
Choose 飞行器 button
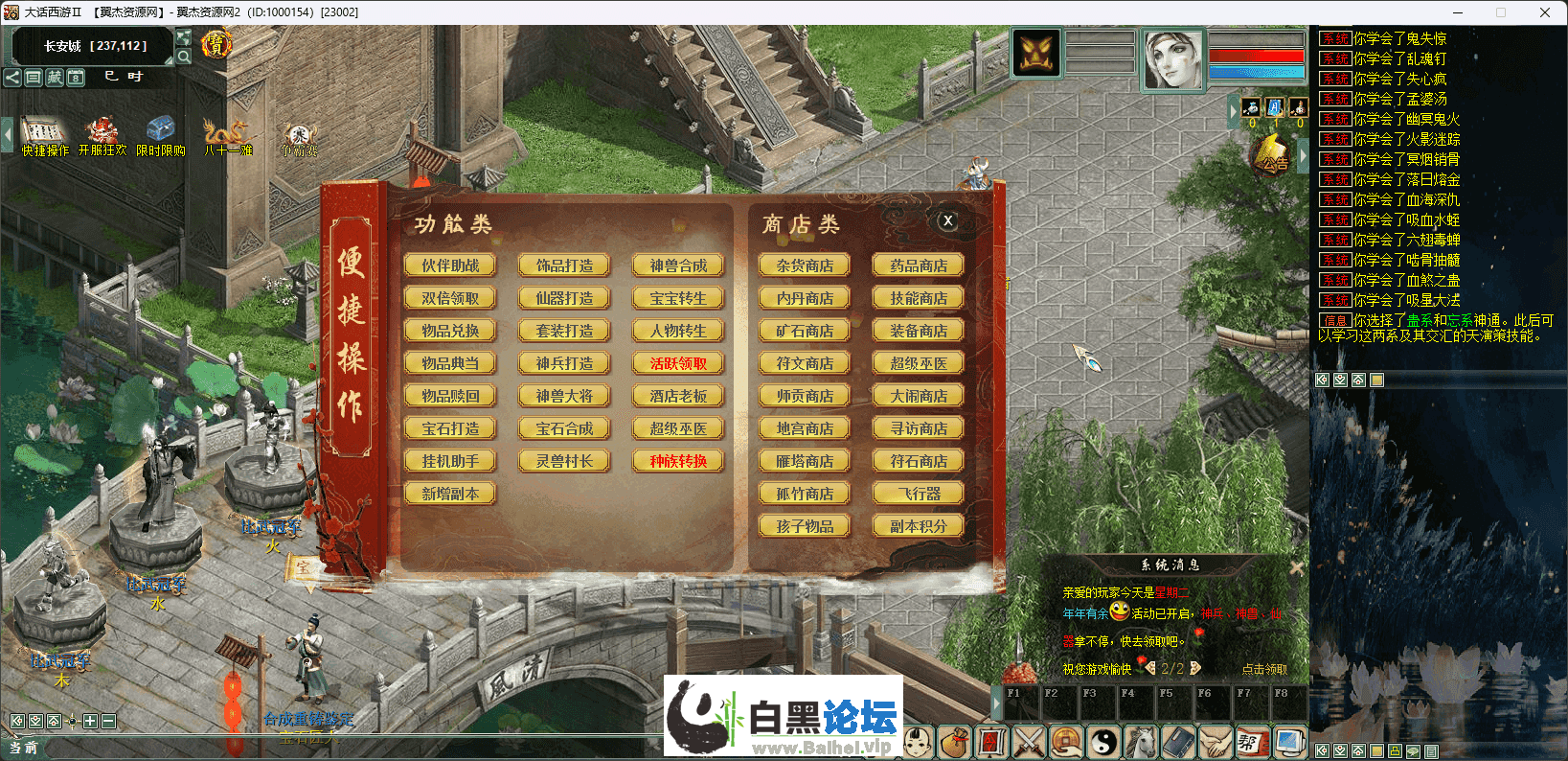919,494
